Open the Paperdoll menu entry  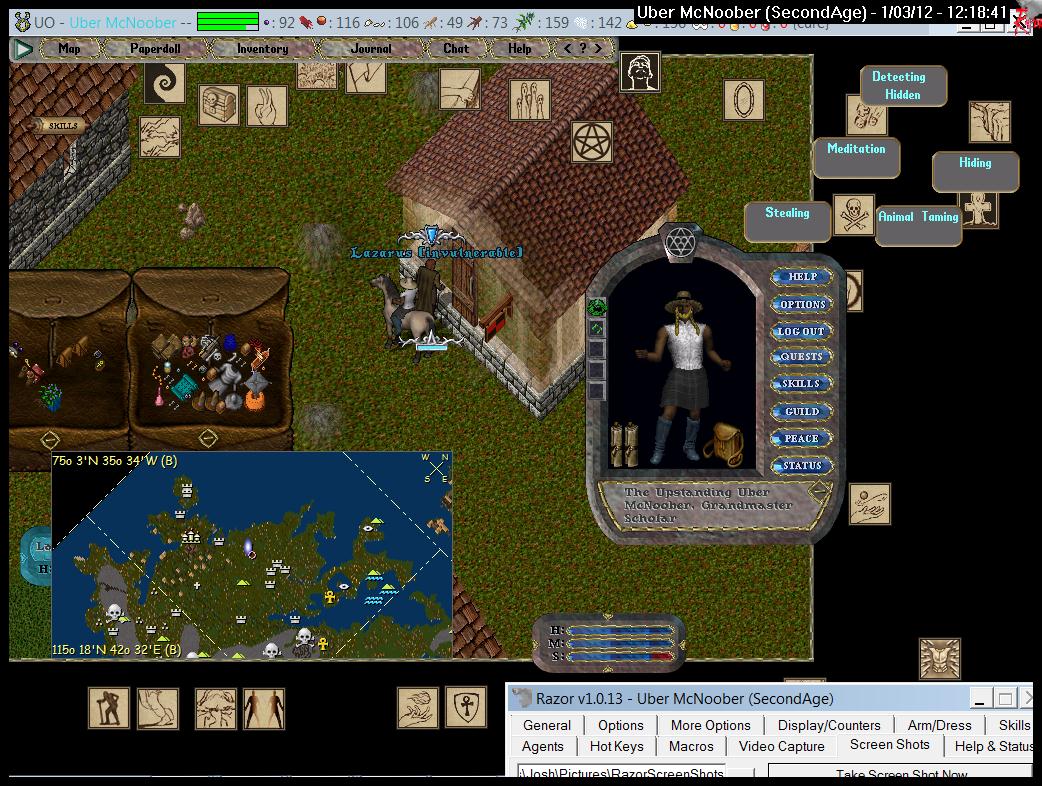tap(155, 48)
